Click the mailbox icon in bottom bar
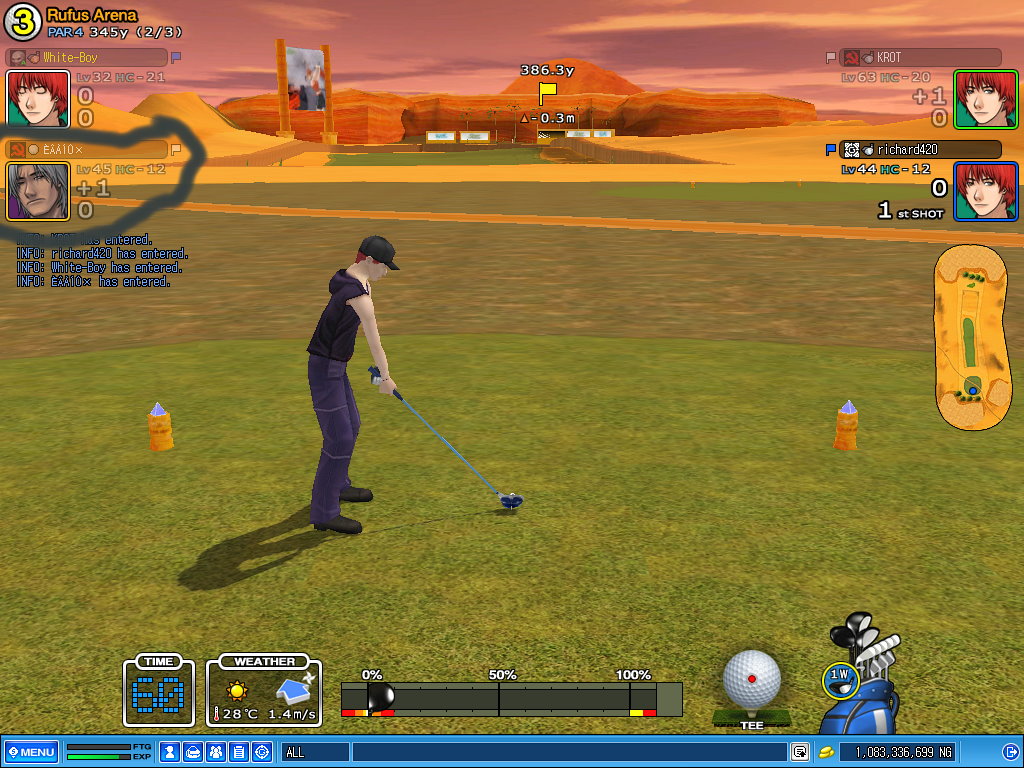Screen dimensions: 1024x768 193,751
